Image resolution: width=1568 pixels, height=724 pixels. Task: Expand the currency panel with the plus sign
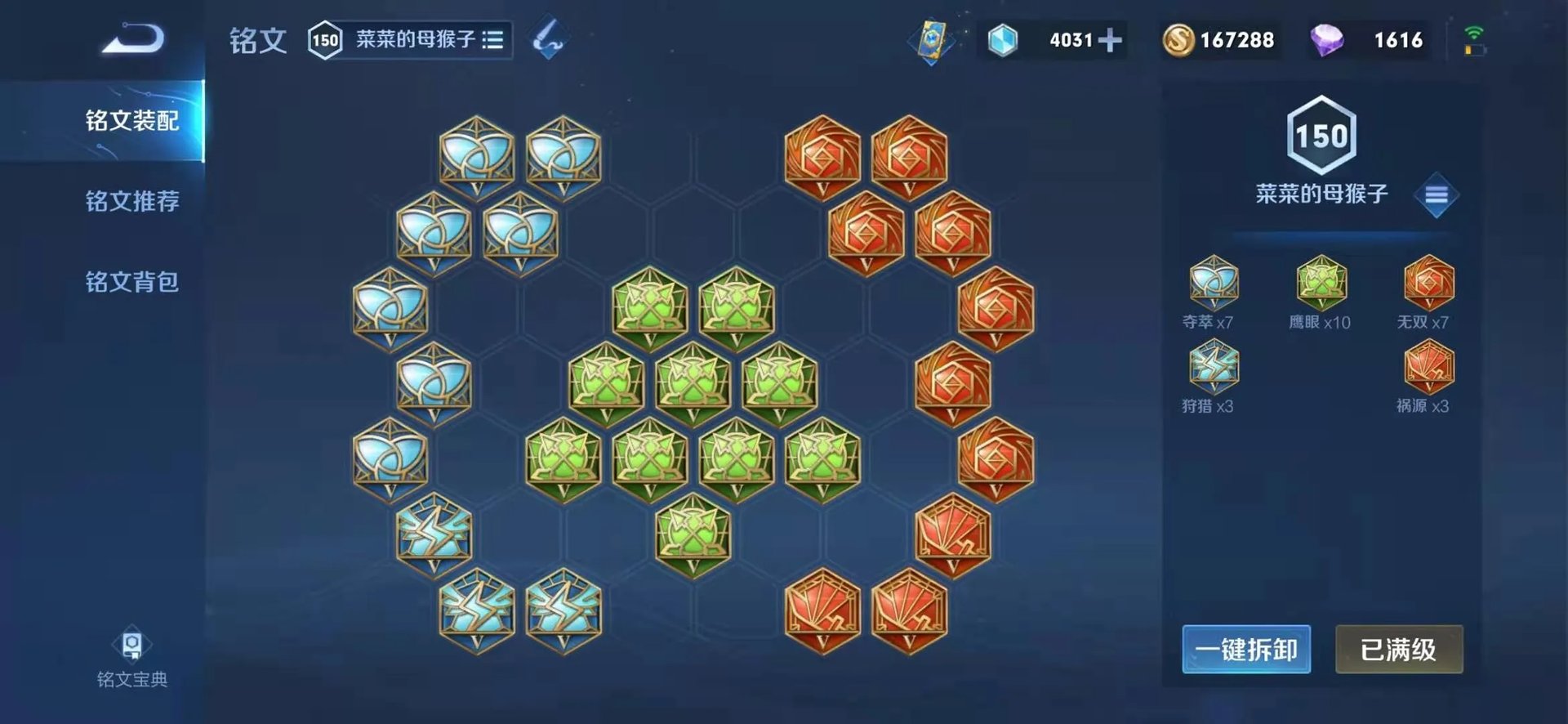[x=1112, y=38]
